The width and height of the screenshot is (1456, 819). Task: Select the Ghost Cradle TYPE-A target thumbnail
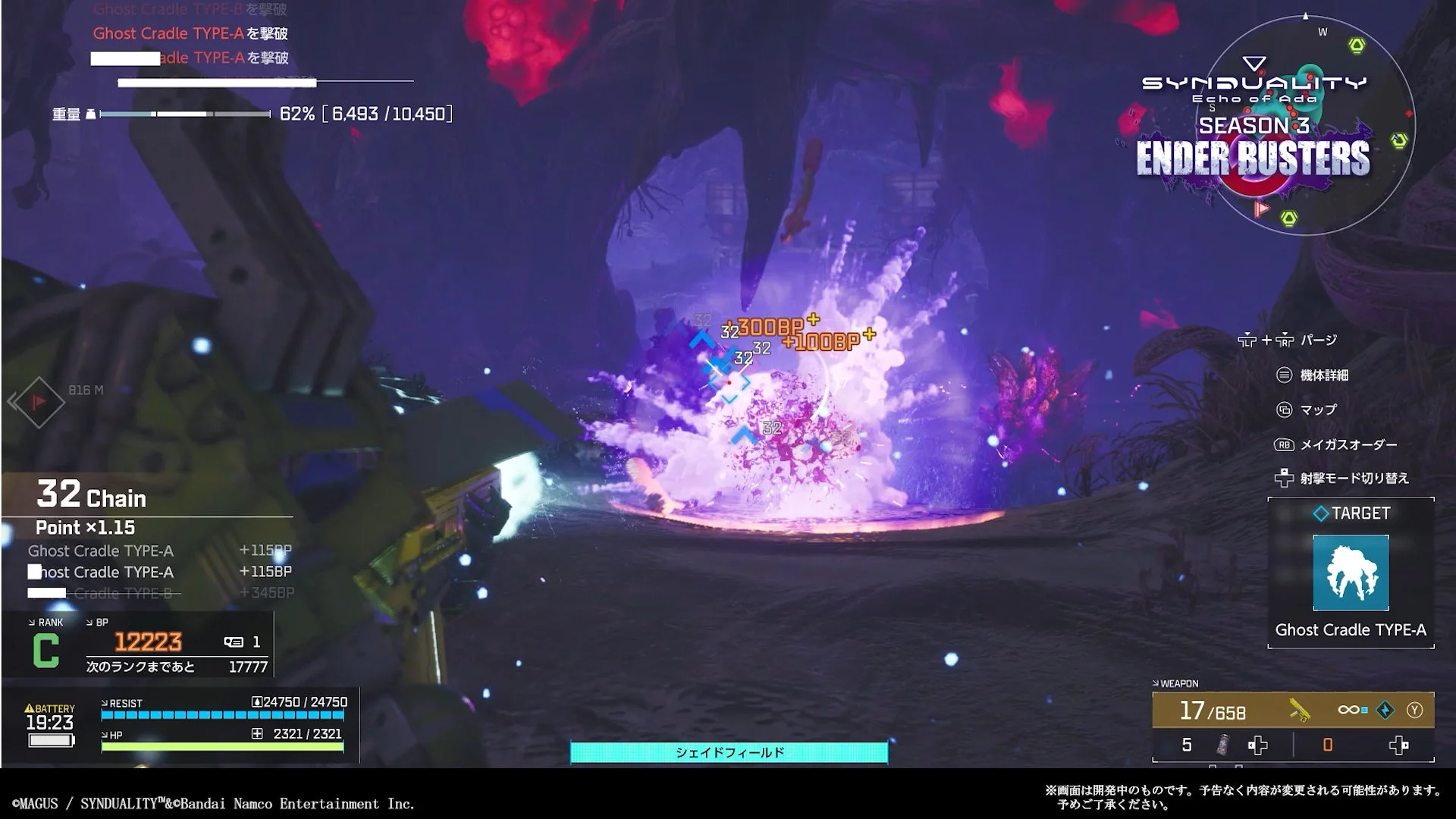(x=1351, y=574)
